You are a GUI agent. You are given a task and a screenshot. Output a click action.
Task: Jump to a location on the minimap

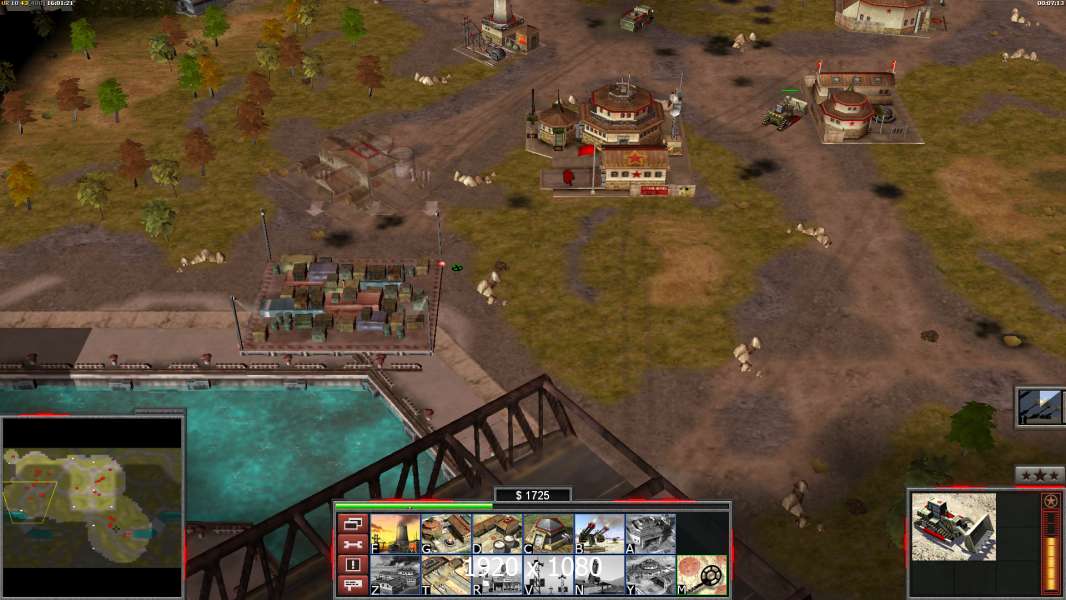(x=92, y=507)
